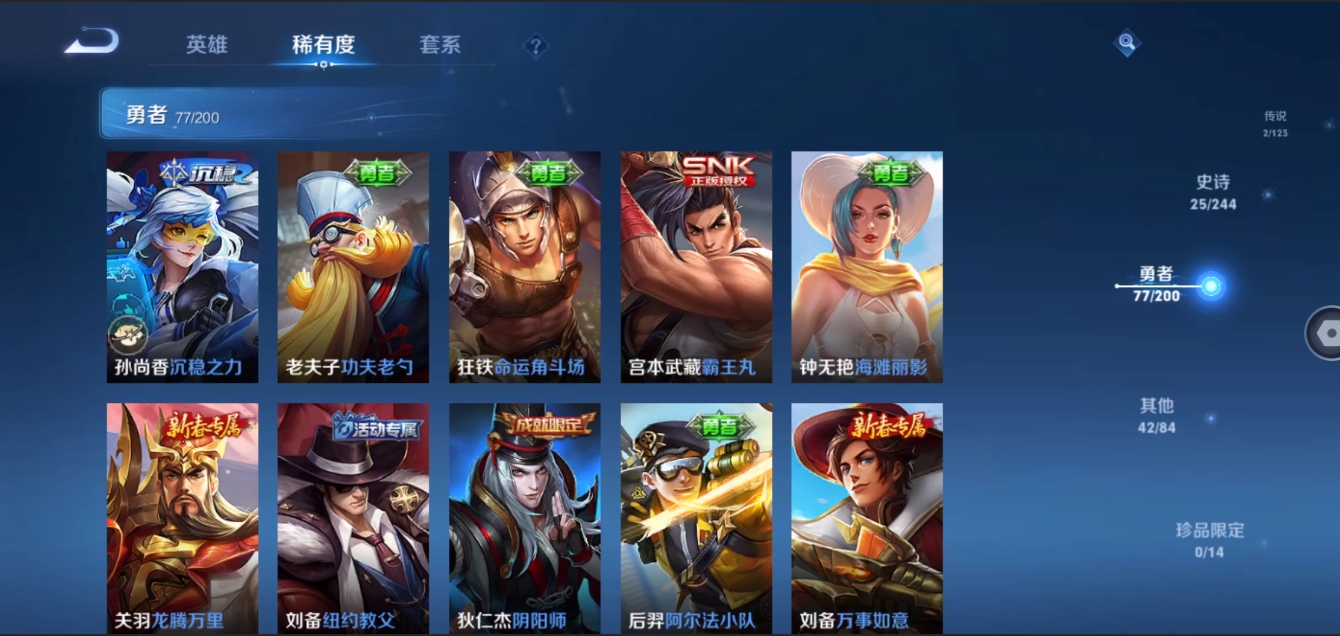Jump to the 传说 rarity section
Screen dimensions: 1340x636
pos(1275,123)
